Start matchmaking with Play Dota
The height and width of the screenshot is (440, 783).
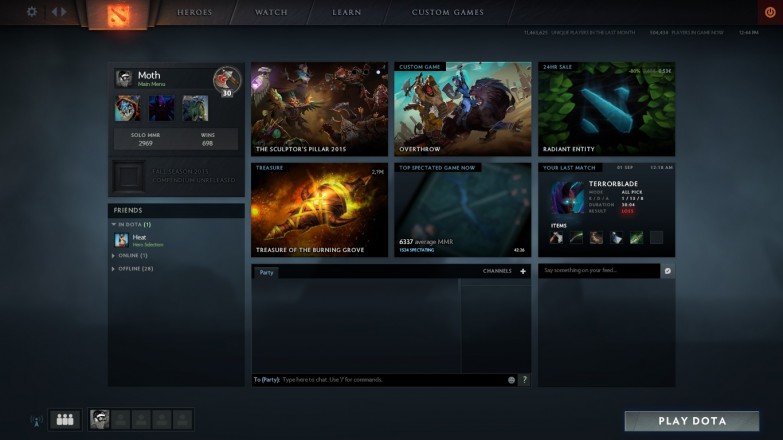(x=691, y=421)
